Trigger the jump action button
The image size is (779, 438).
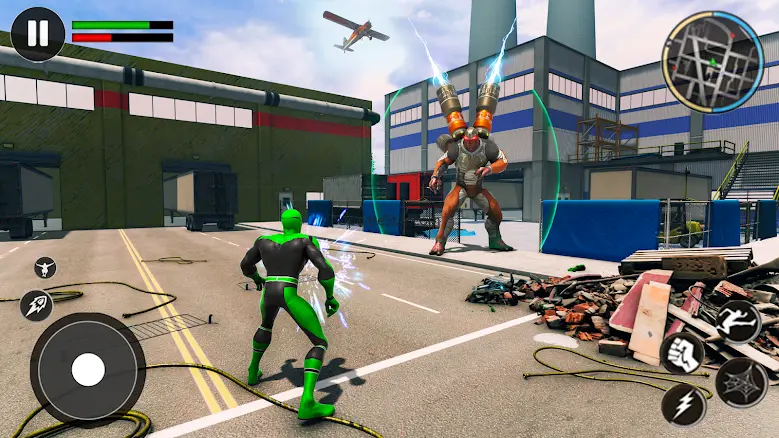point(738,322)
